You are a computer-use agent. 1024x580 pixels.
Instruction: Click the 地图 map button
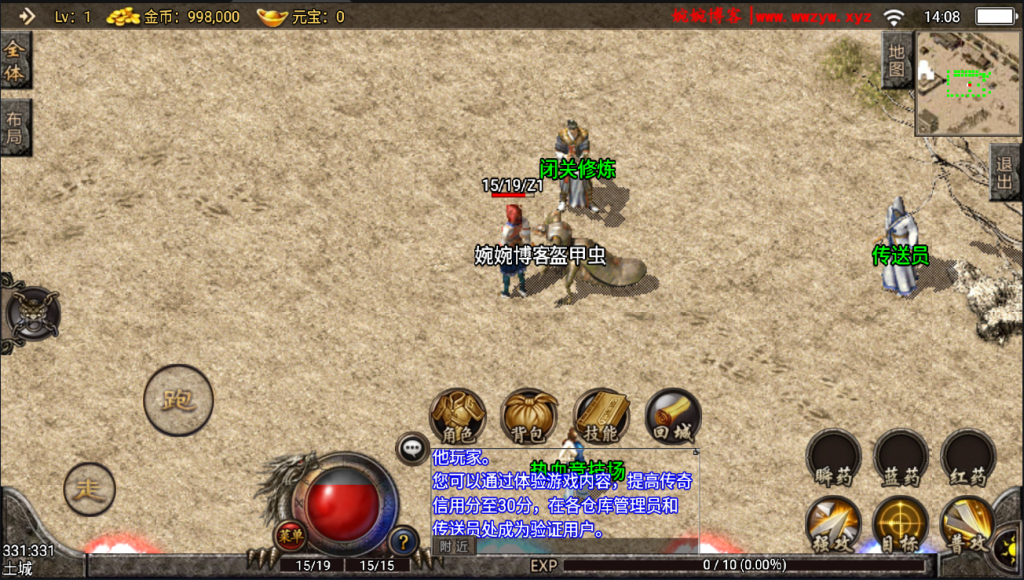point(897,60)
